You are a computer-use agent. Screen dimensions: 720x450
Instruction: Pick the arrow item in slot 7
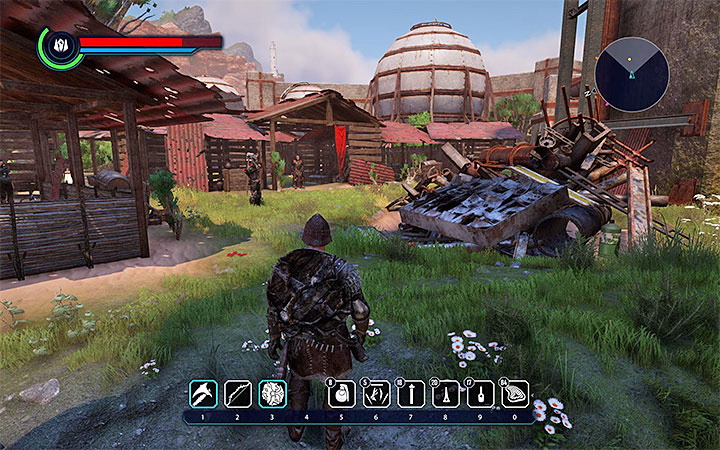click(411, 394)
